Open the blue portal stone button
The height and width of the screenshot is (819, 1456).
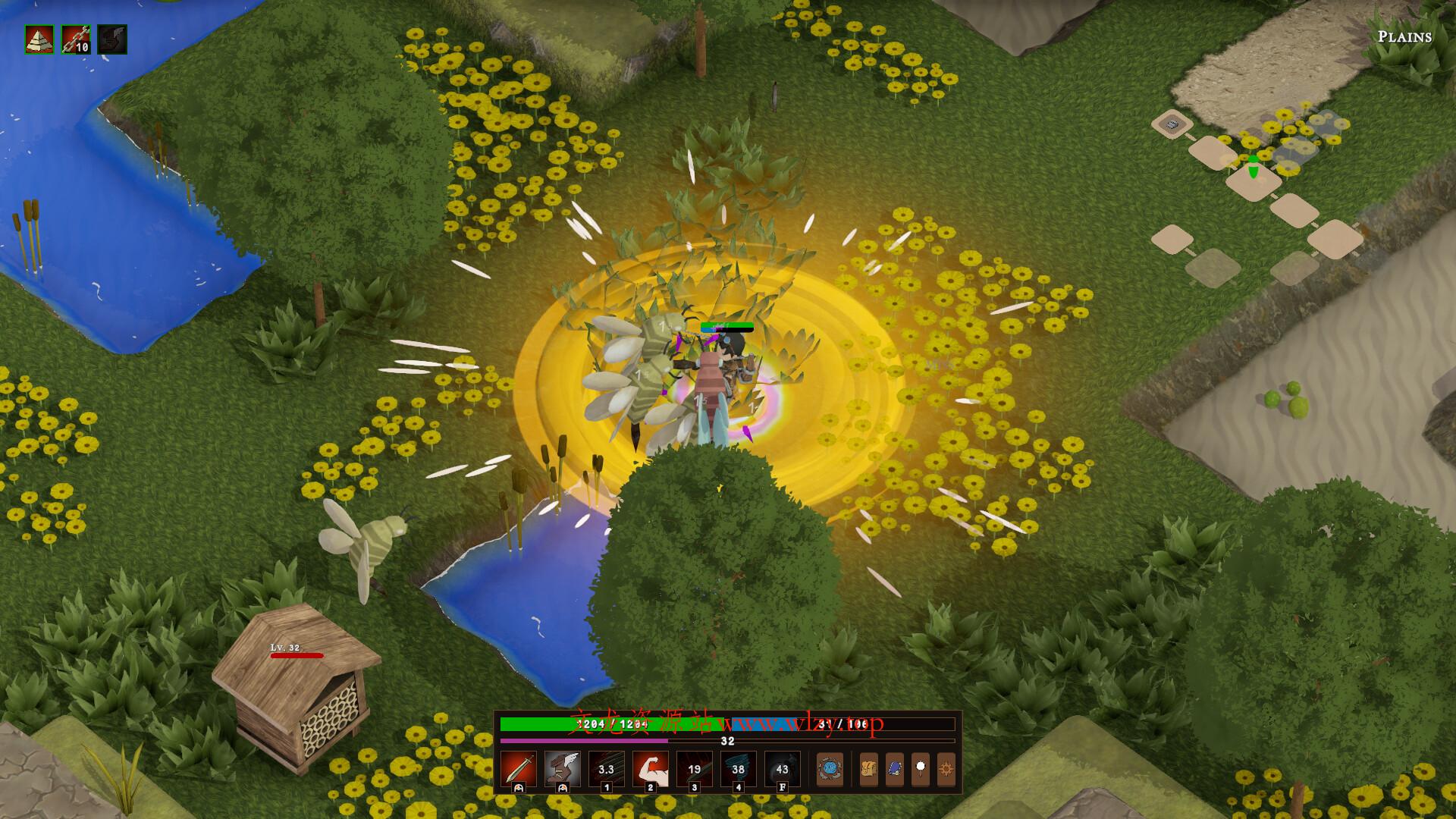click(x=830, y=769)
